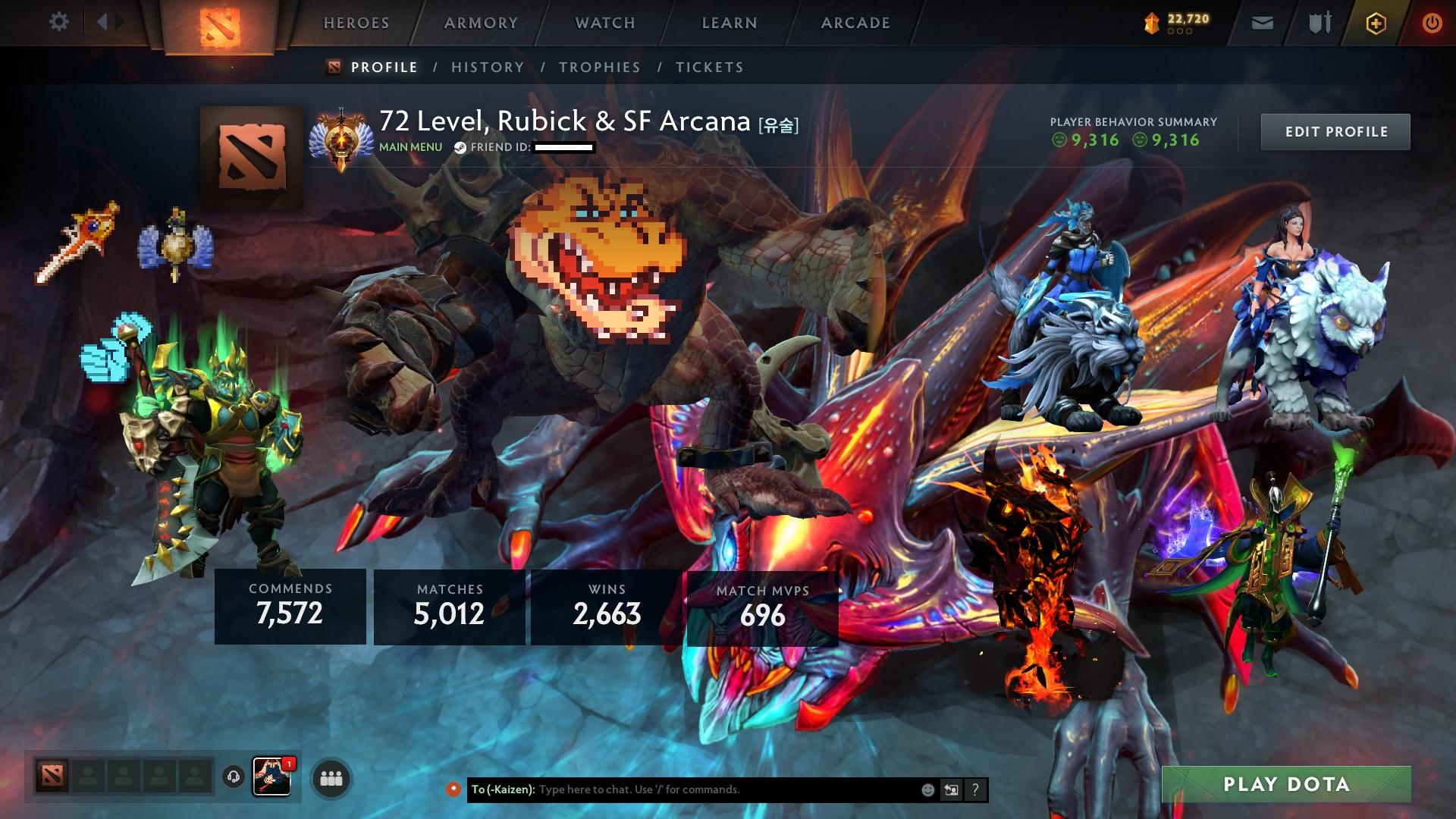
Task: Click the EDIT PROFILE button
Action: tap(1335, 130)
